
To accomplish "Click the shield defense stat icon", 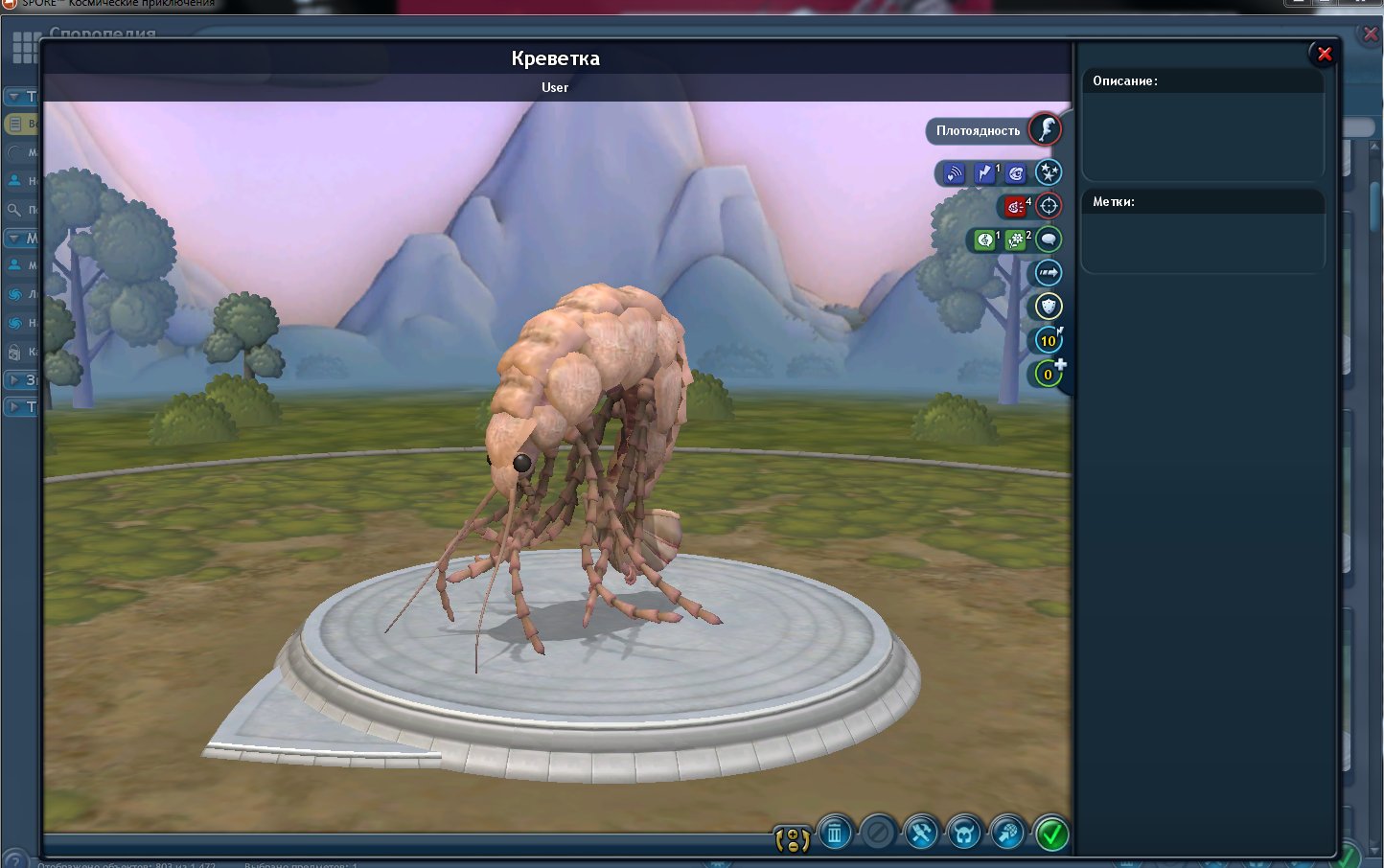I will click(1049, 307).
